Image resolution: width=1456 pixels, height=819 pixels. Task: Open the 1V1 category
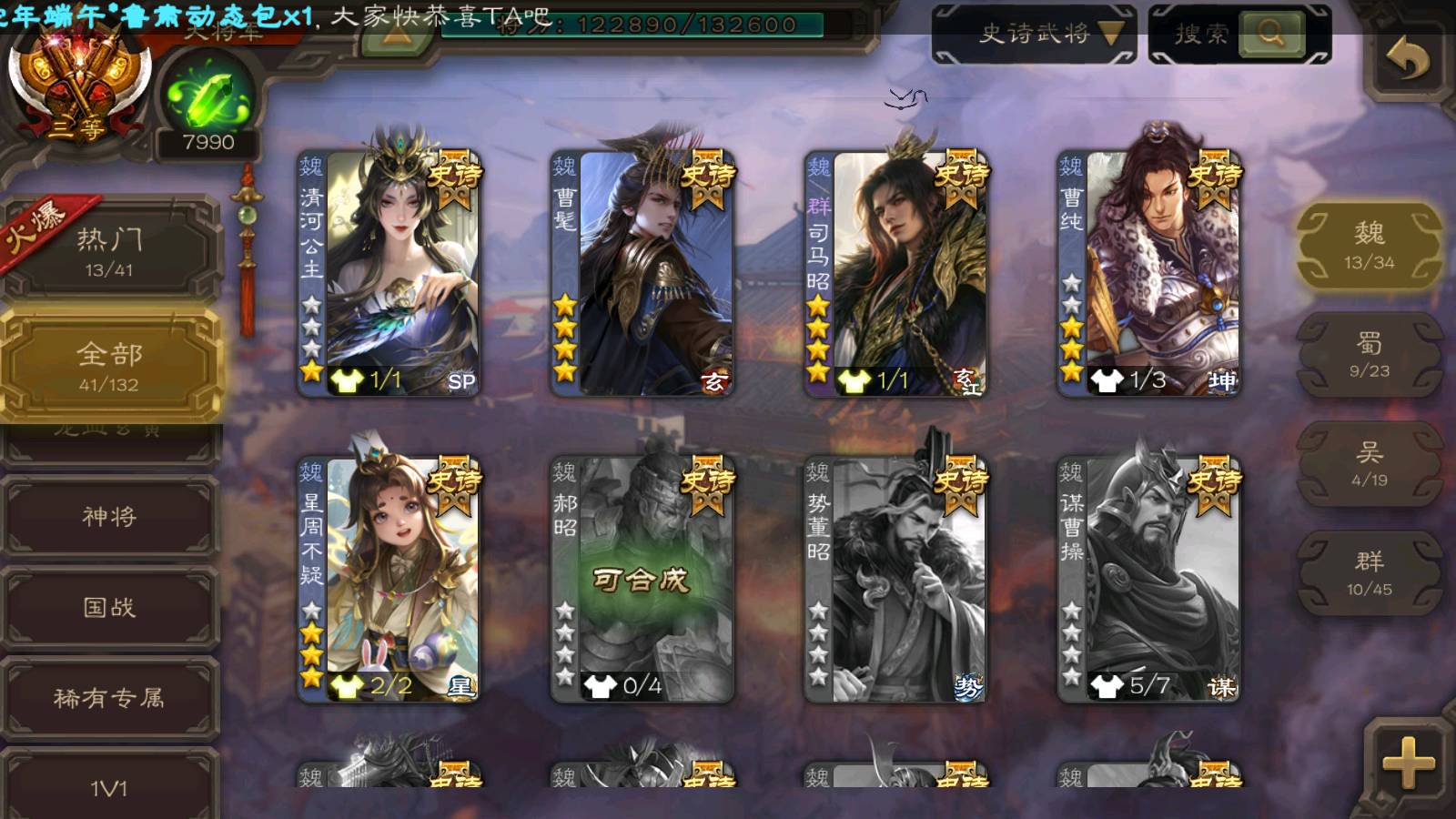point(109,786)
